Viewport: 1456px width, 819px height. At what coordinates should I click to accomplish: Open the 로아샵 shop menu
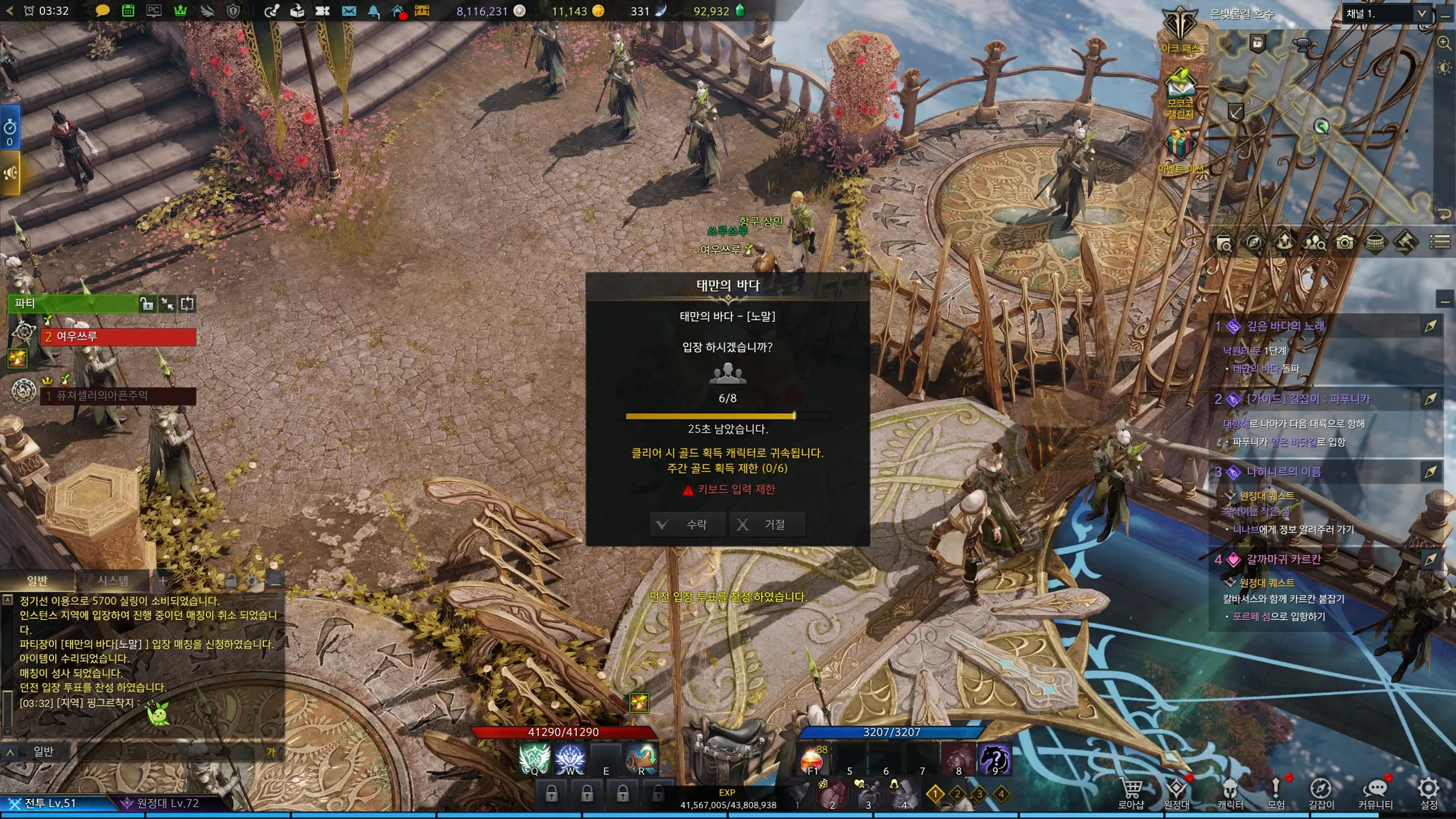pyautogui.click(x=1130, y=793)
